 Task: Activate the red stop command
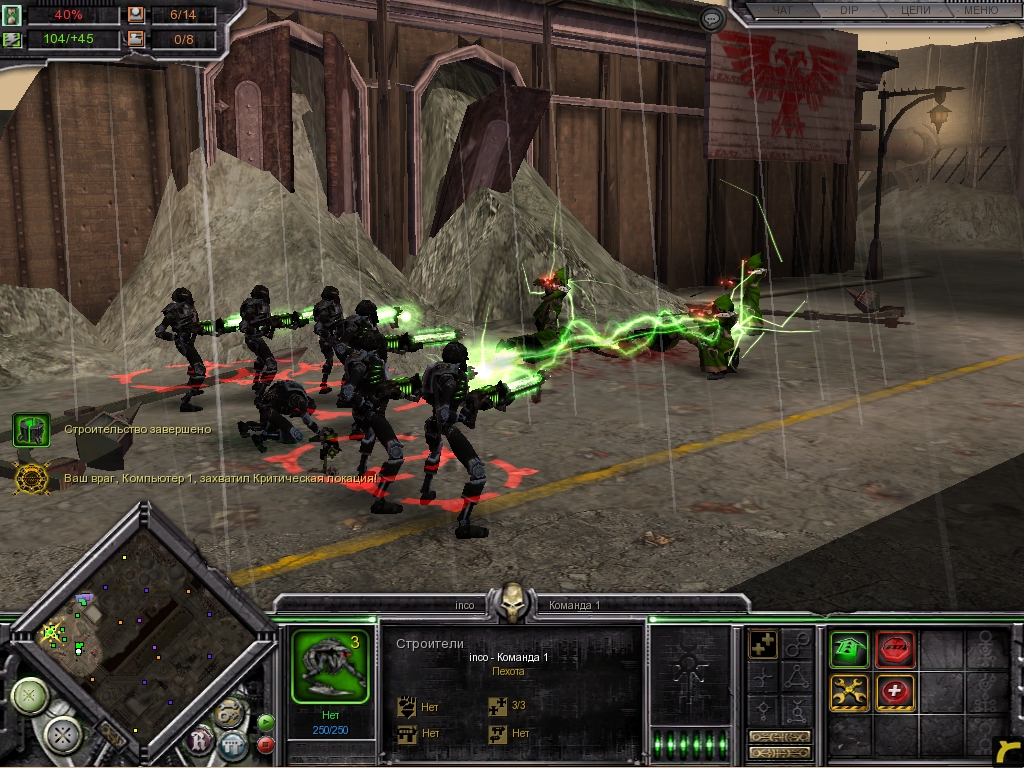tap(895, 649)
